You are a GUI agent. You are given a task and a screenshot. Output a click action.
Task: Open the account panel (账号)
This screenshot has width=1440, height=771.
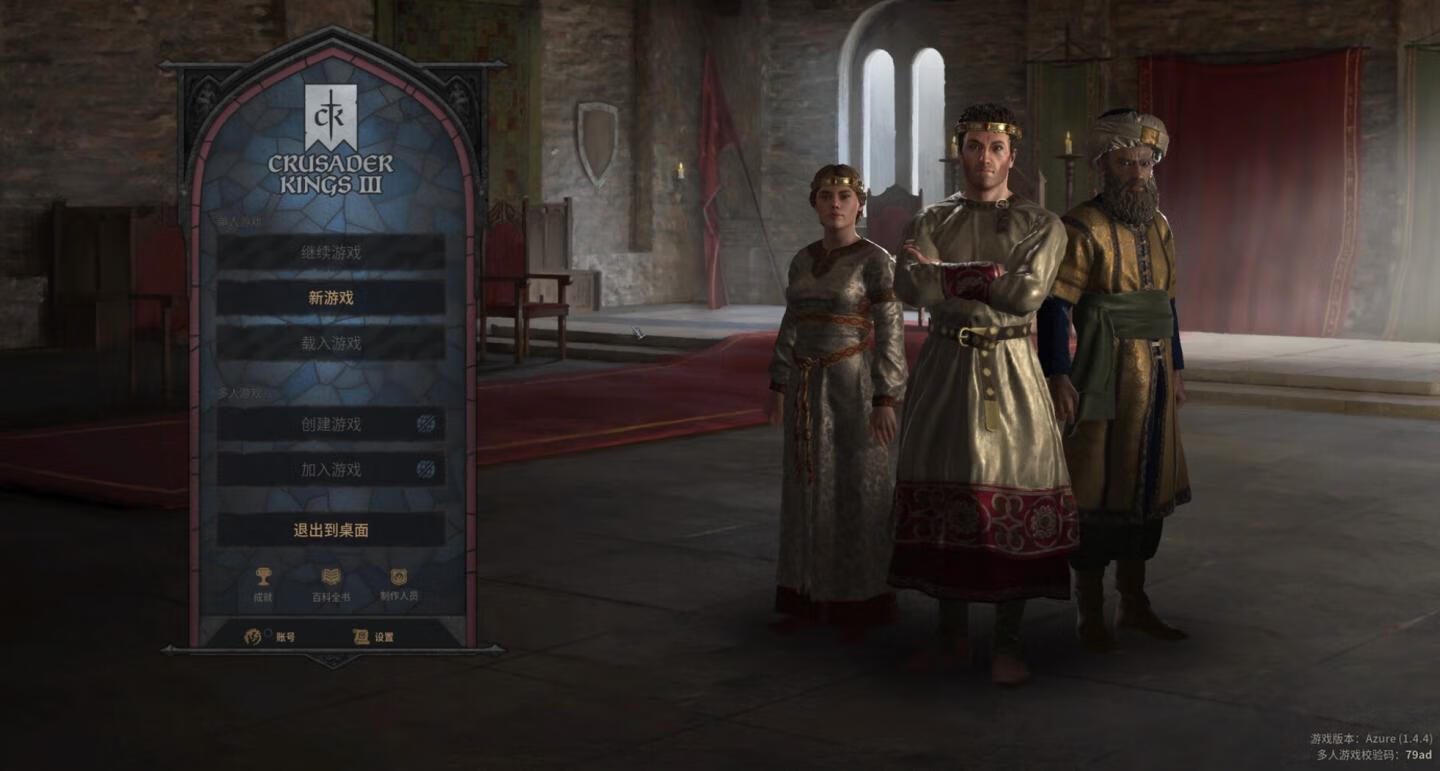[271, 636]
